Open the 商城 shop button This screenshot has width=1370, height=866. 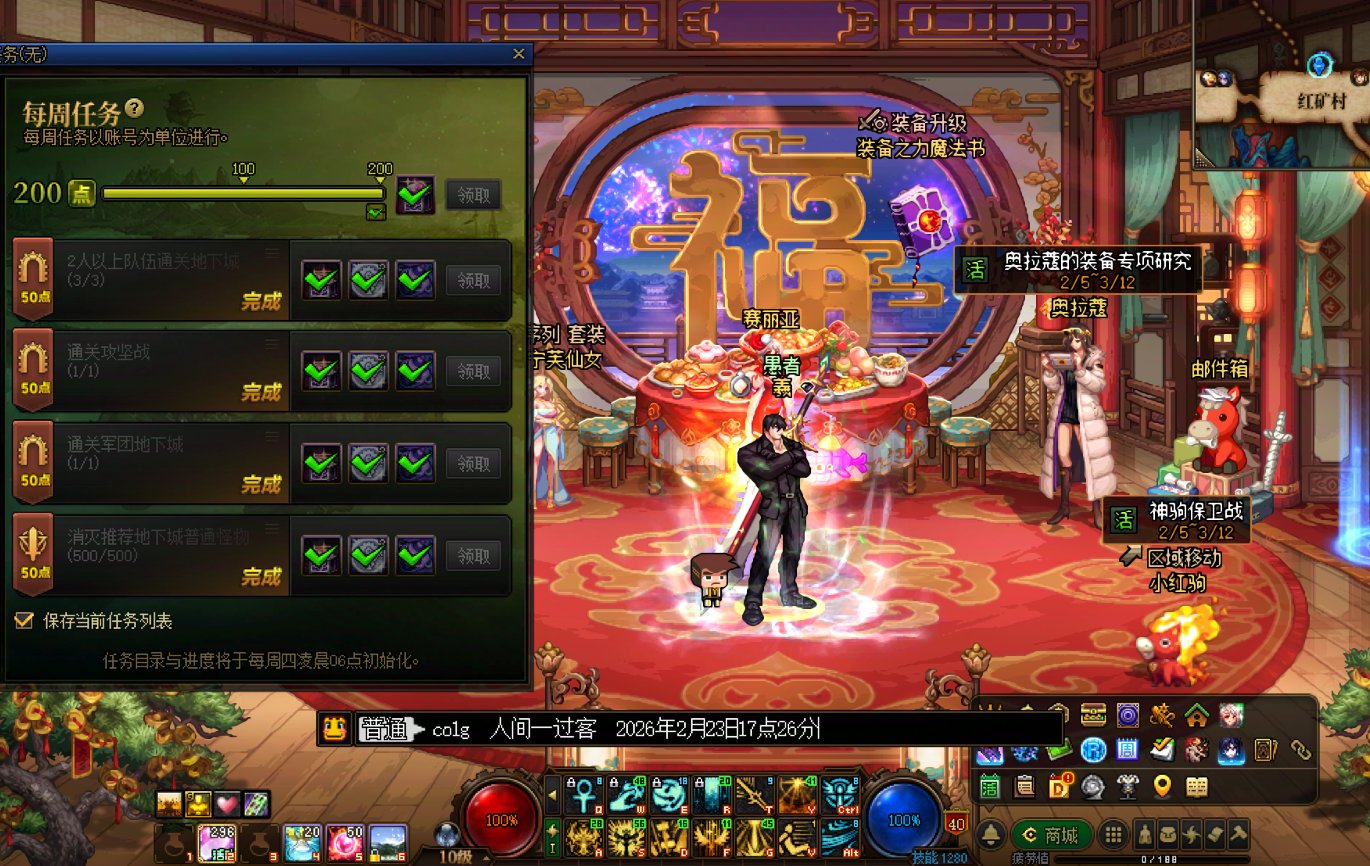tap(1052, 835)
